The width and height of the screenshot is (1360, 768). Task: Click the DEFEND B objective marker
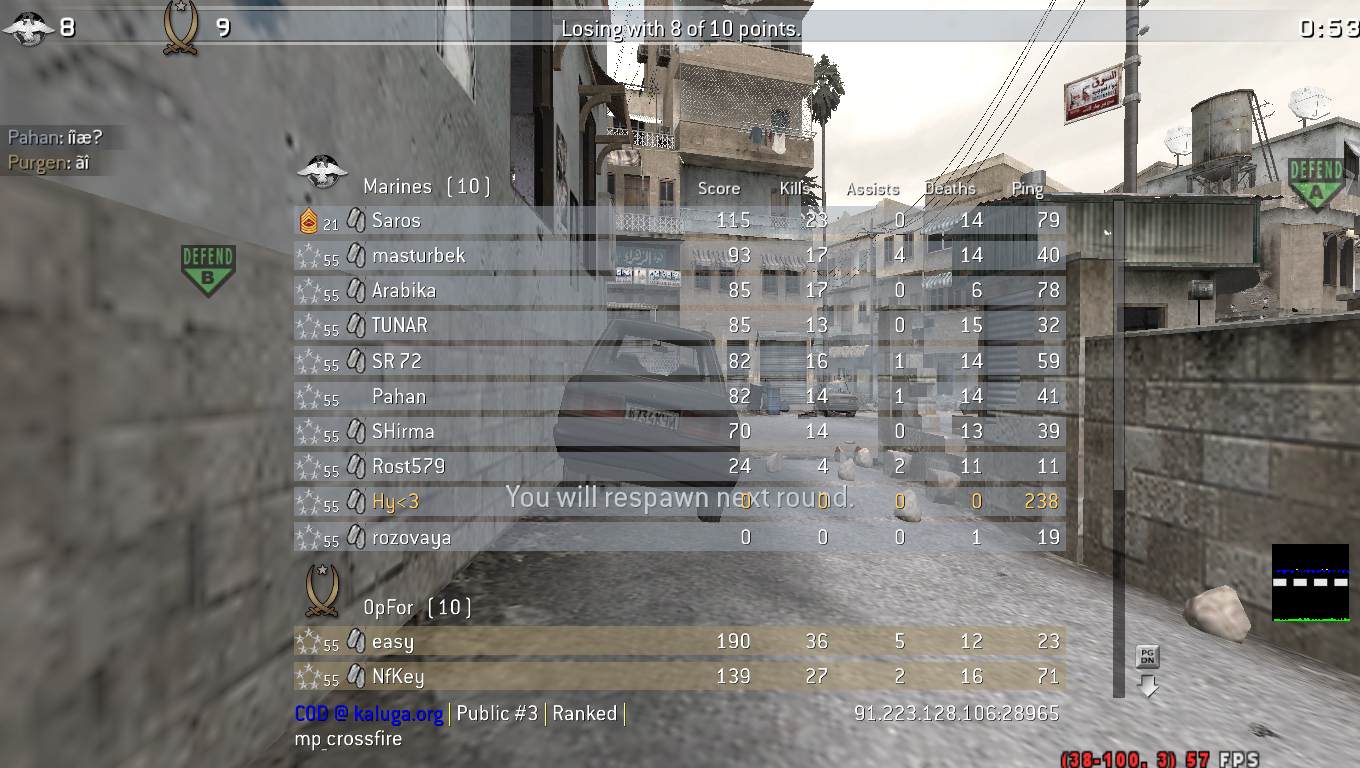pos(206,266)
